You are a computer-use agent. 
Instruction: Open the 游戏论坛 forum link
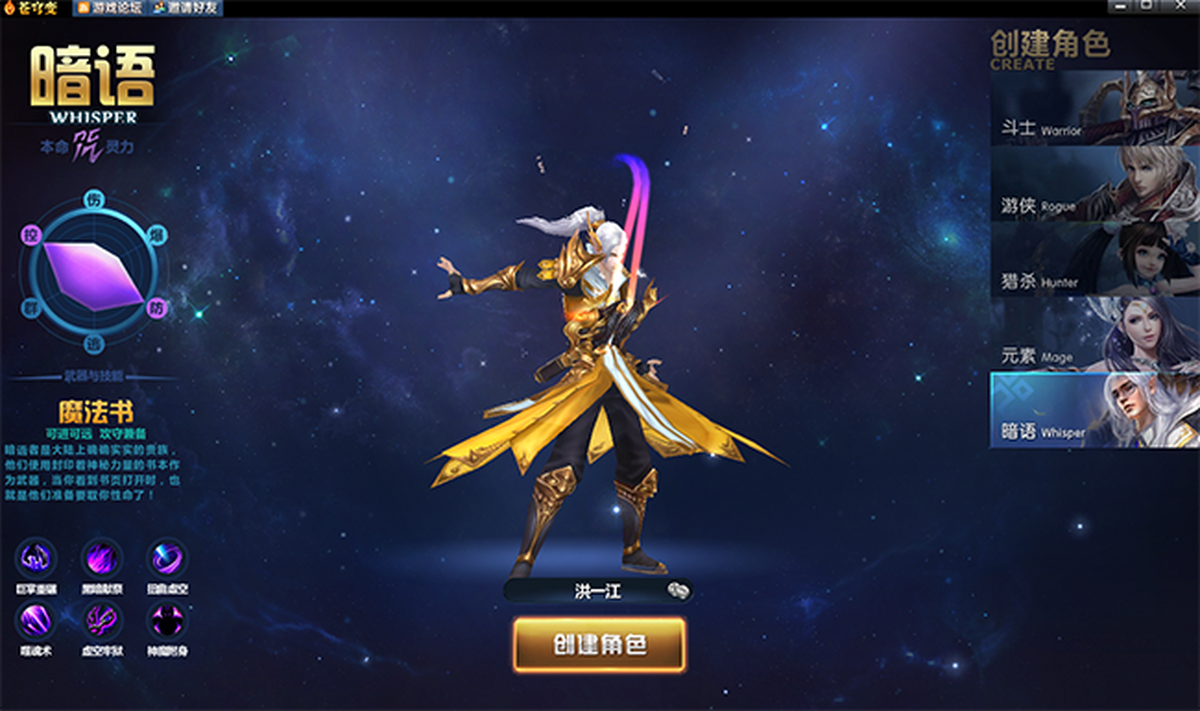click(x=110, y=8)
